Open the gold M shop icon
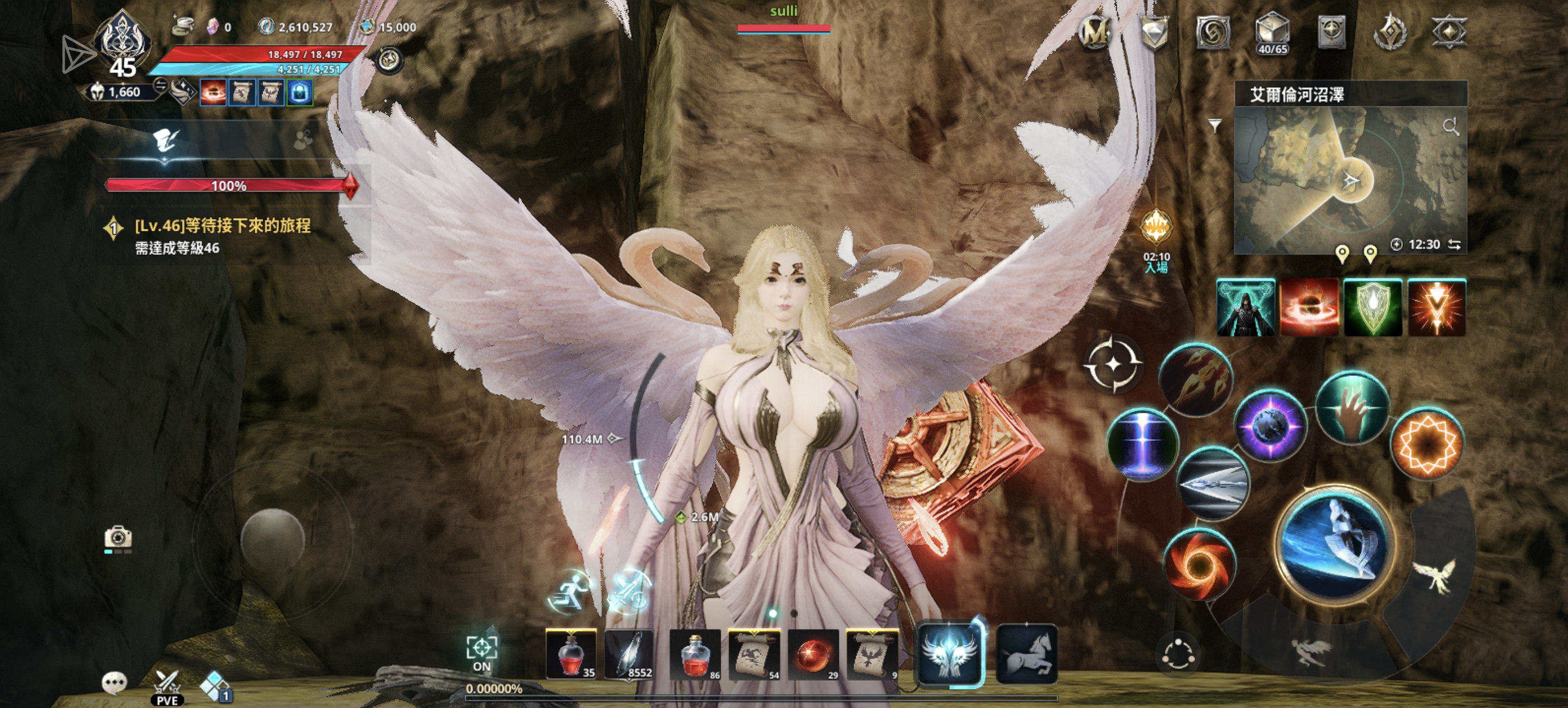 tap(1094, 32)
